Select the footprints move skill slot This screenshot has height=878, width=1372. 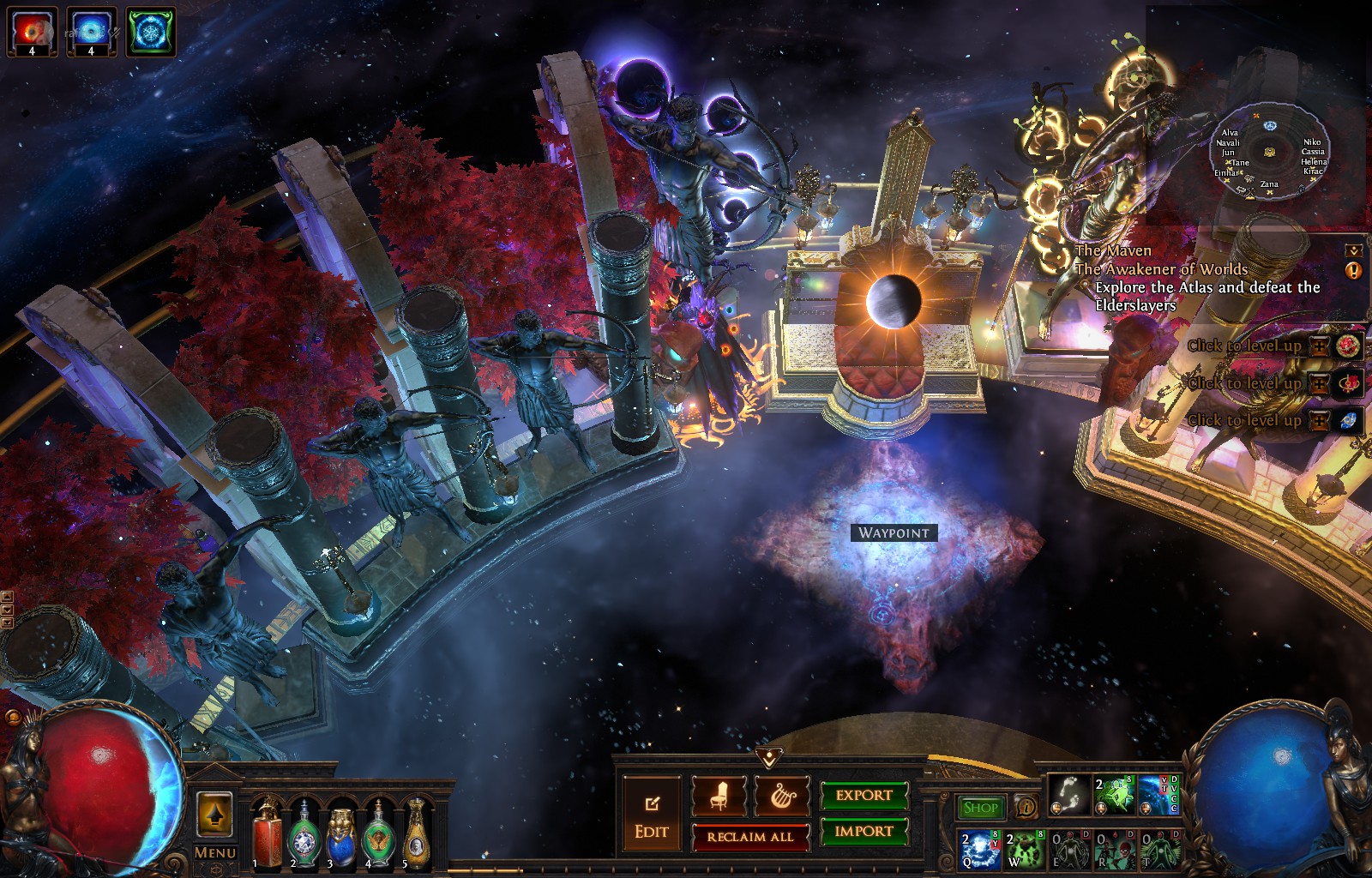click(x=1068, y=796)
